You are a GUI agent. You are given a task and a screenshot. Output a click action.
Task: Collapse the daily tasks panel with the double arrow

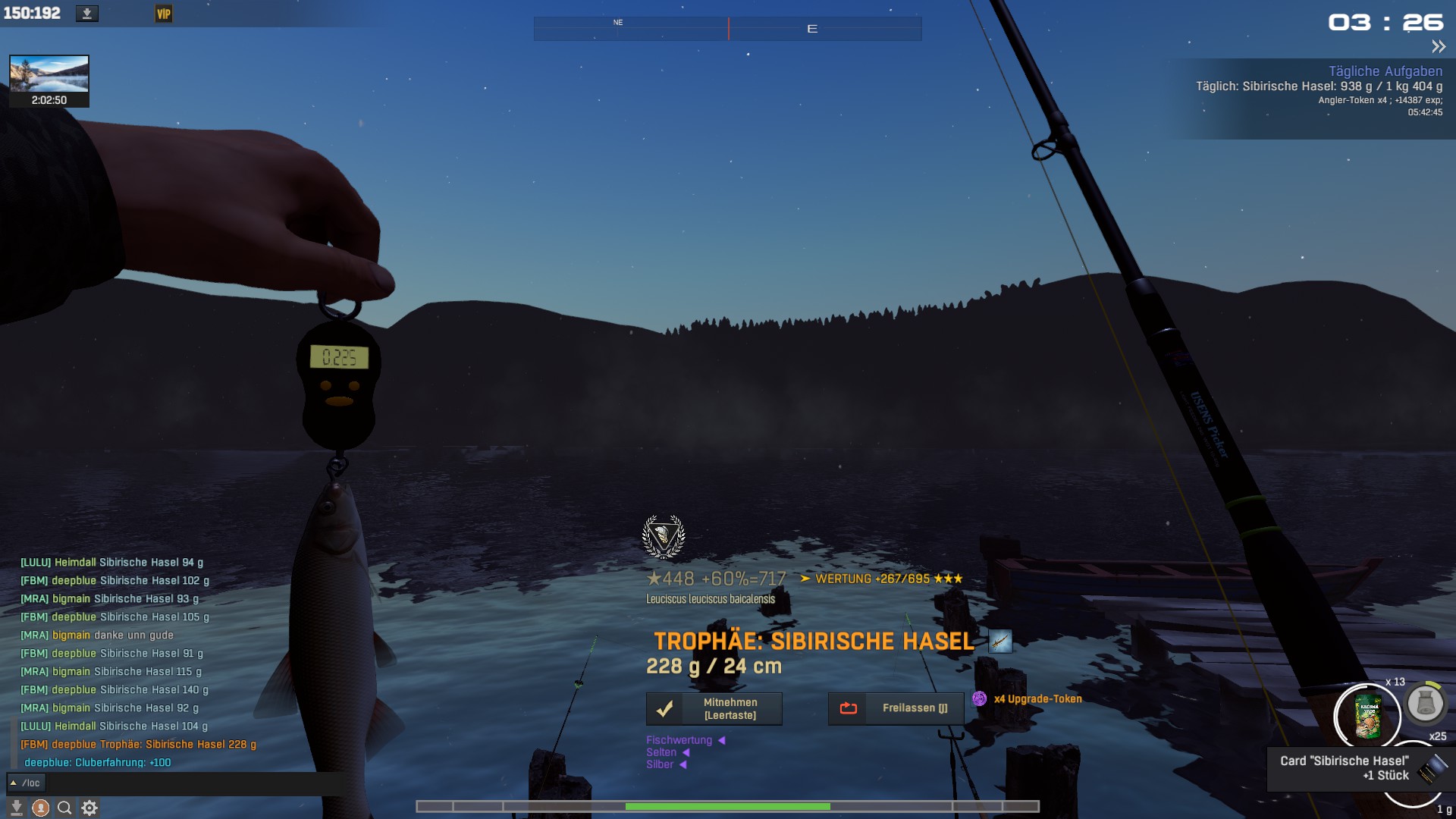point(1438,47)
